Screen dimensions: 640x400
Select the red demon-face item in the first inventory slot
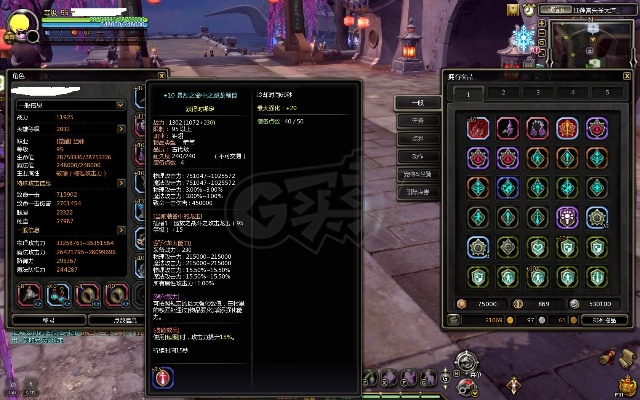click(477, 129)
